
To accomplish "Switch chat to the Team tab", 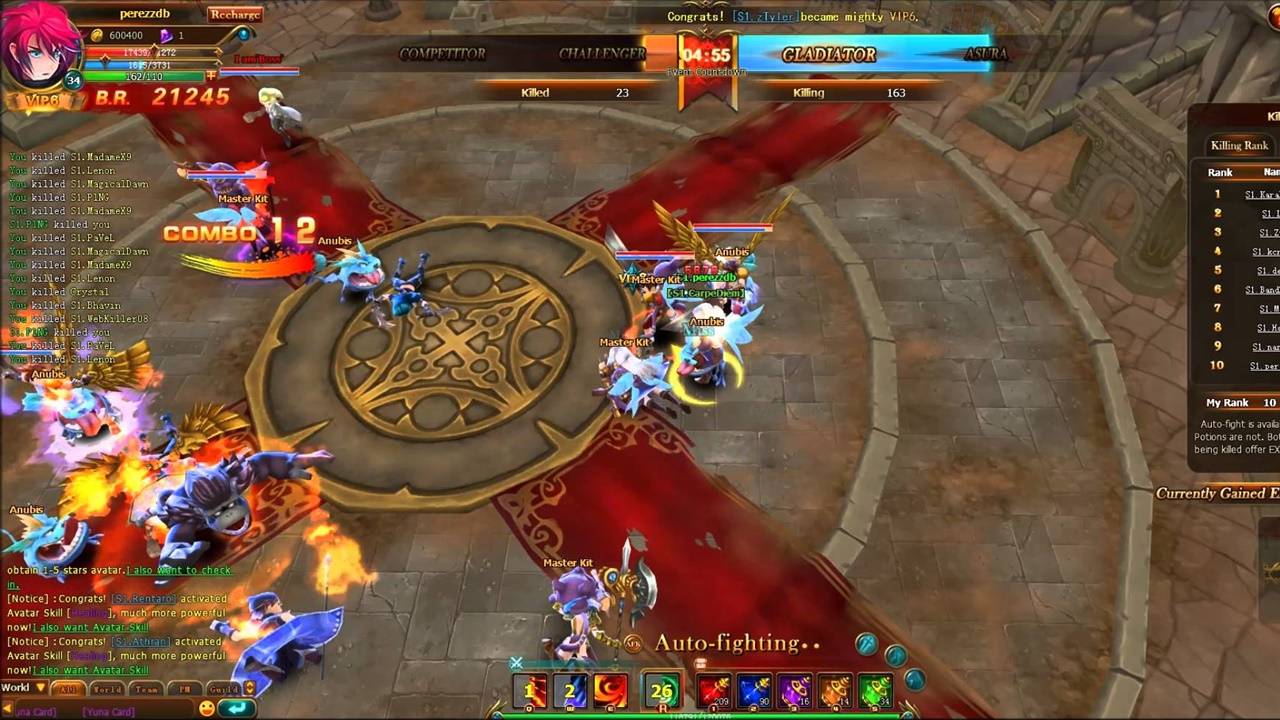I will point(146,689).
